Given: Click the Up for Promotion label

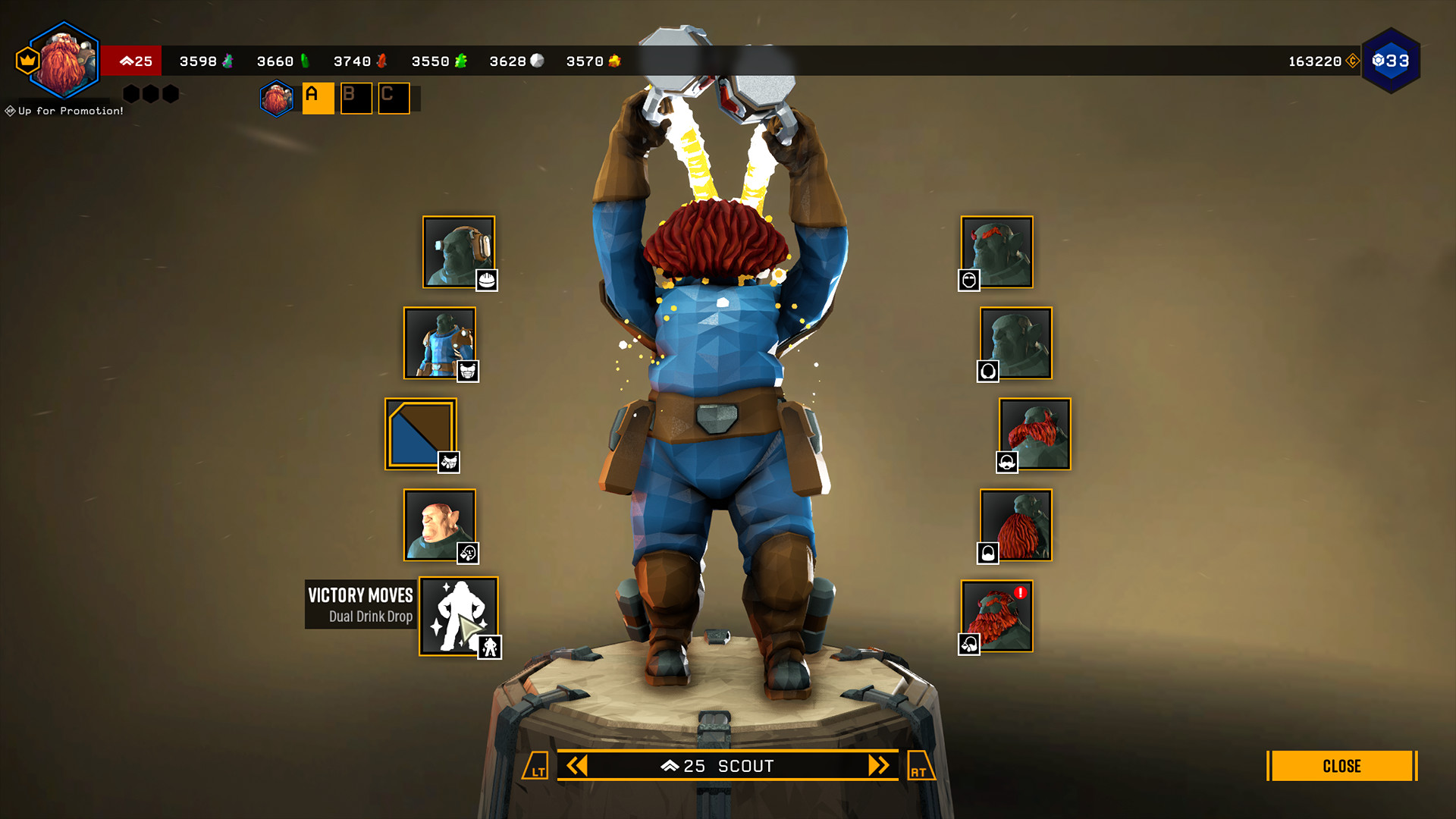Looking at the screenshot, I should tap(63, 109).
